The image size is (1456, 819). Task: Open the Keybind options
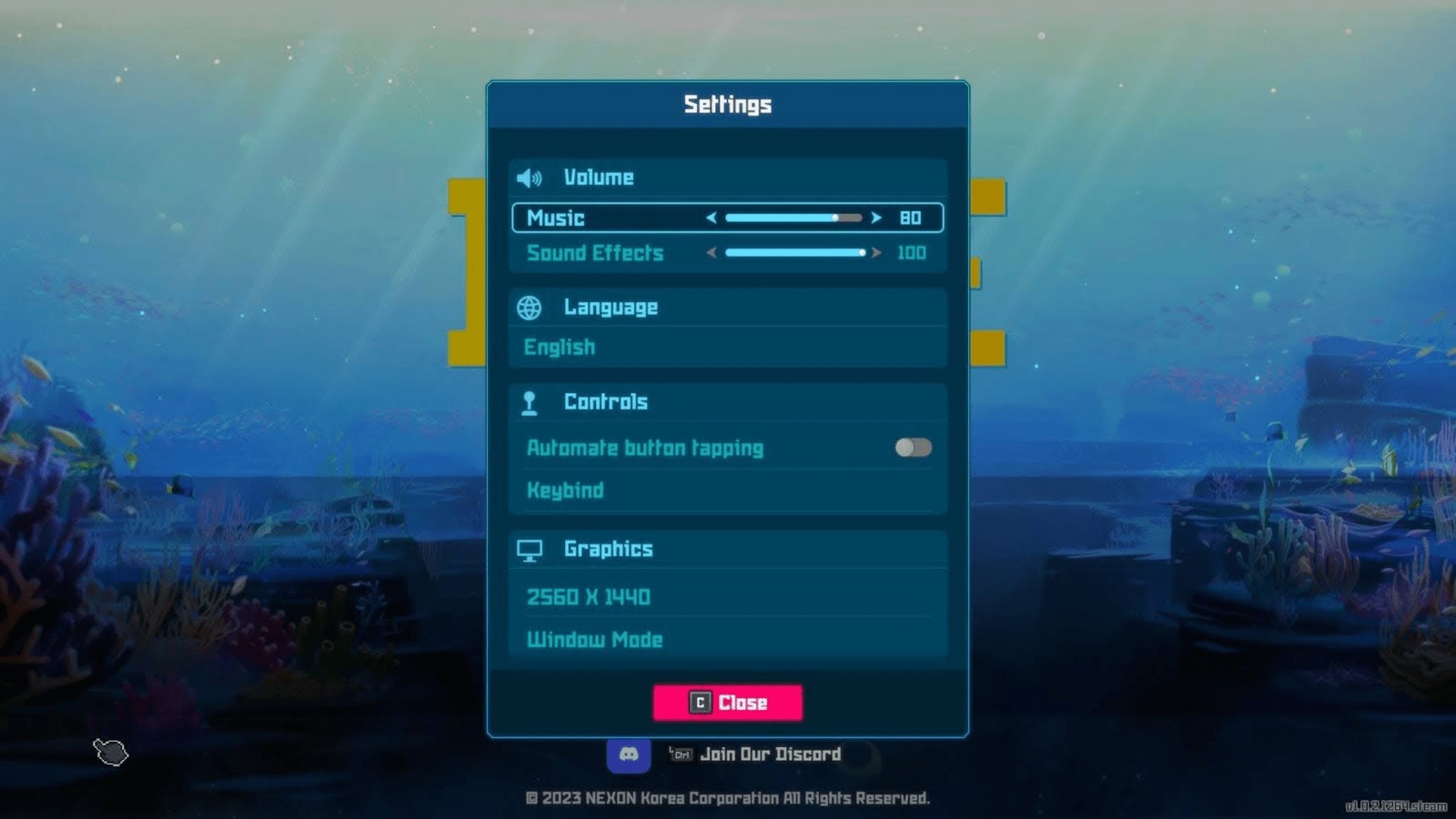click(x=566, y=491)
